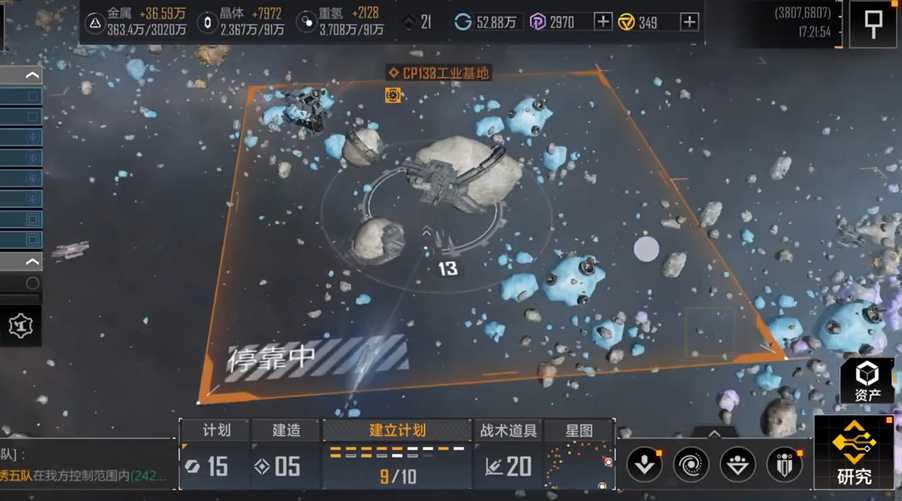Screen dimensions: 902x501
Task: Click the orange icon below the base name
Action: [394, 95]
